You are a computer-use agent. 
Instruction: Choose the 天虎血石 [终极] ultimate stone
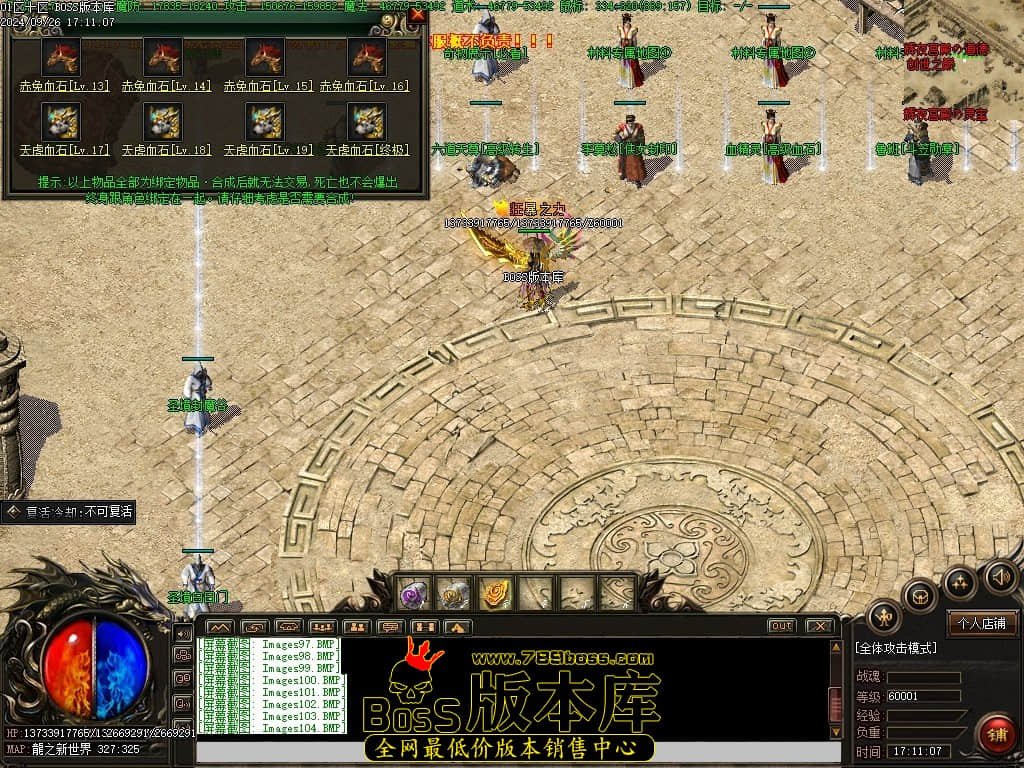[366, 122]
